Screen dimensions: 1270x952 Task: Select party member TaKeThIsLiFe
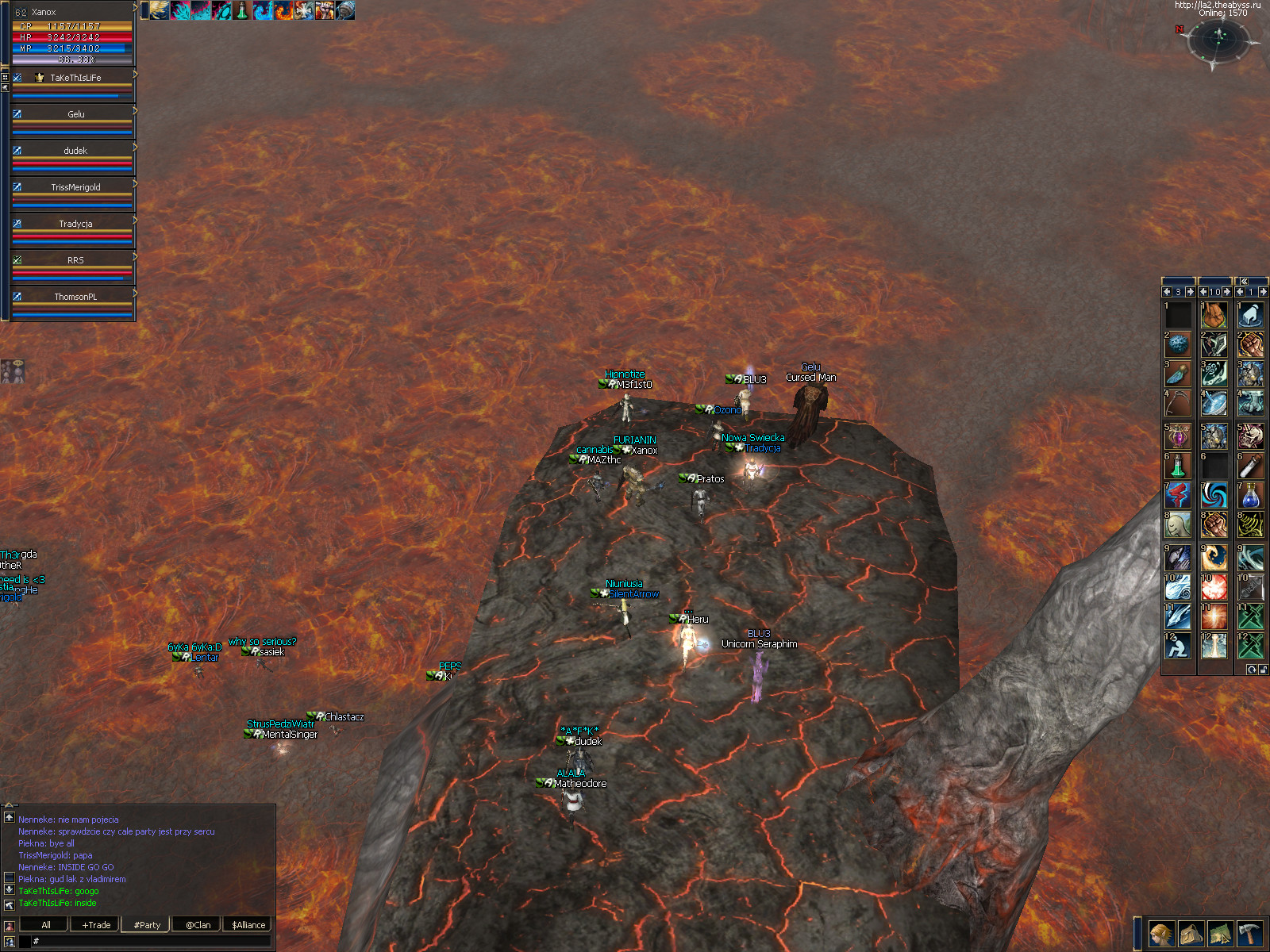tap(75, 78)
